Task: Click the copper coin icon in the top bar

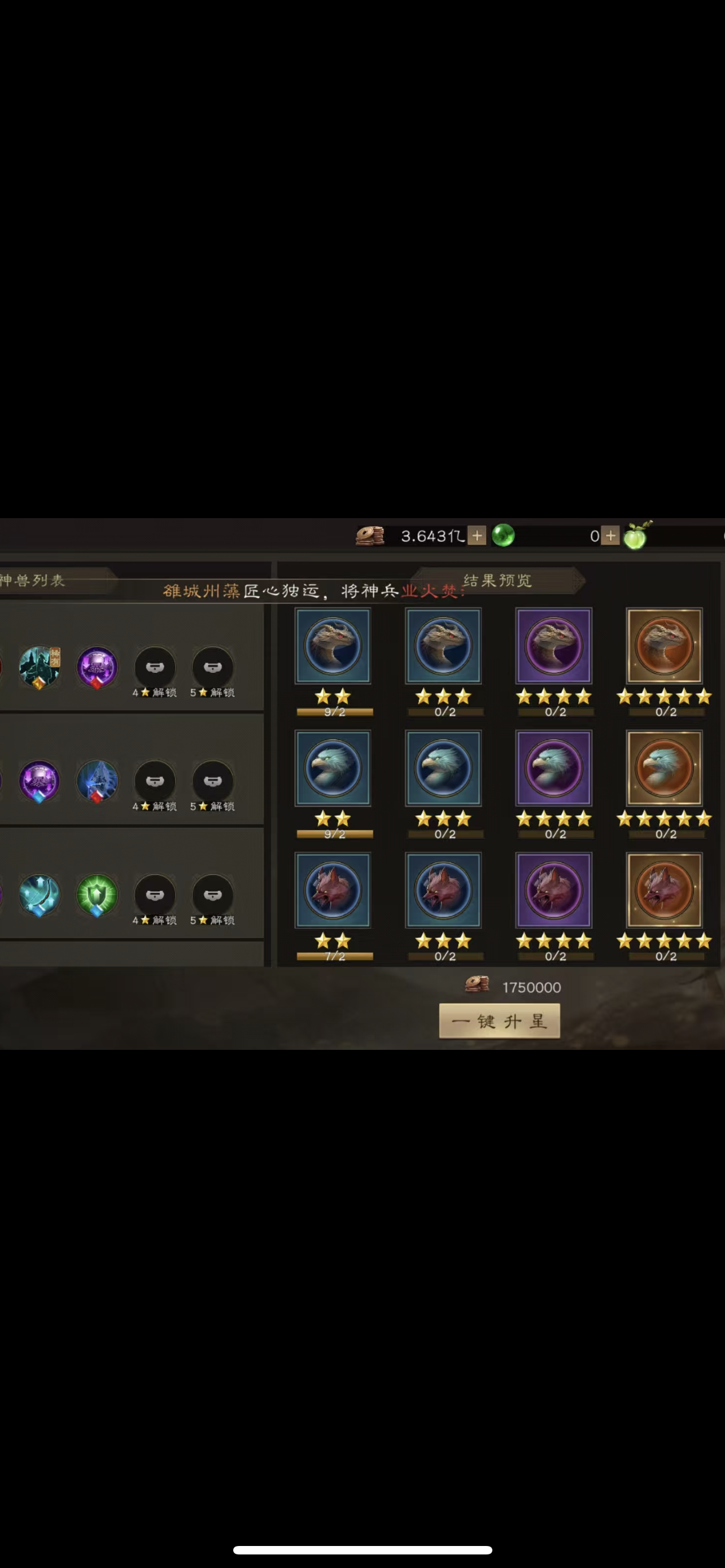Action: [x=371, y=535]
